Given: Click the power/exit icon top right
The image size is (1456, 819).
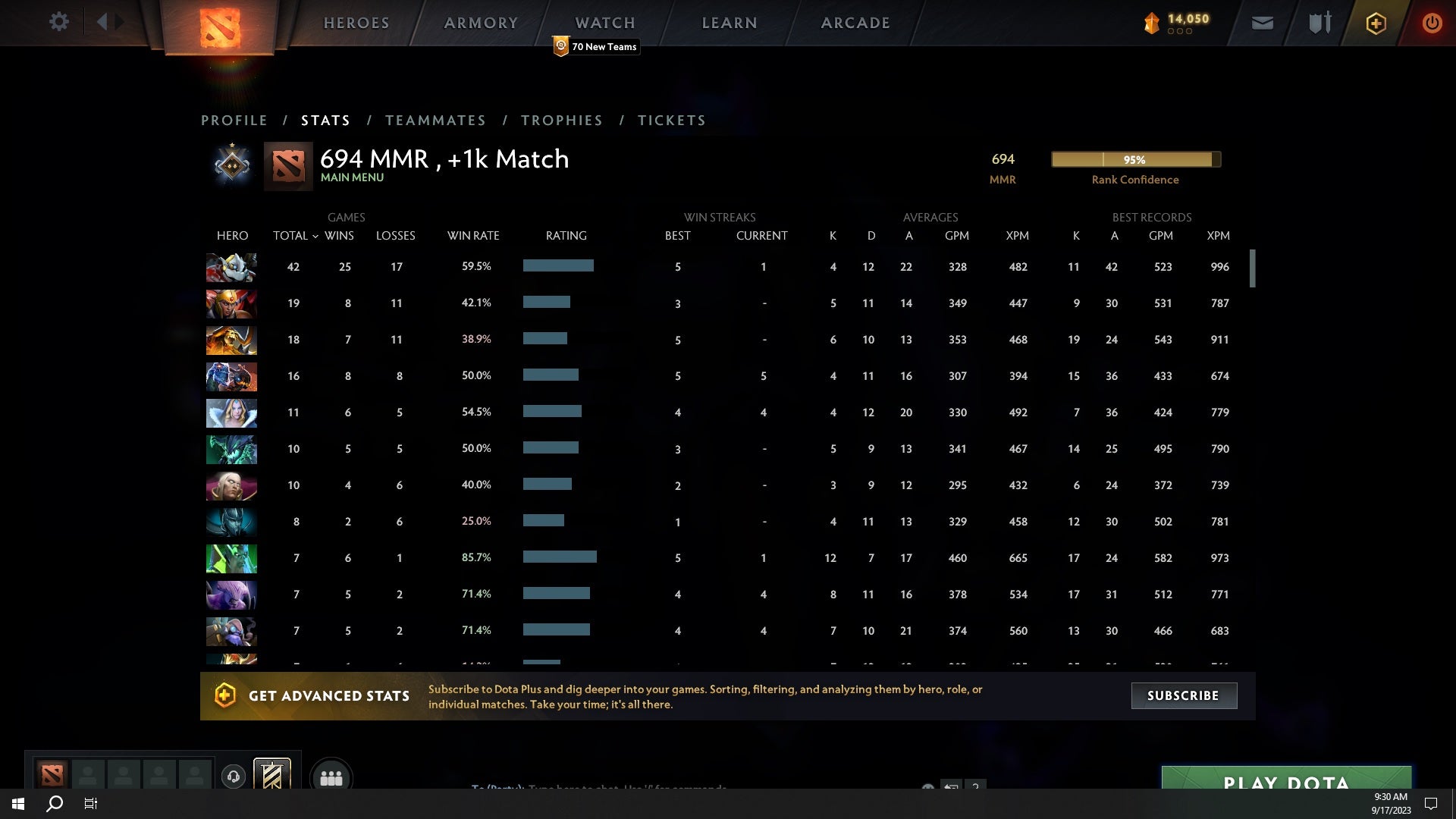Looking at the screenshot, I should click(x=1432, y=23).
